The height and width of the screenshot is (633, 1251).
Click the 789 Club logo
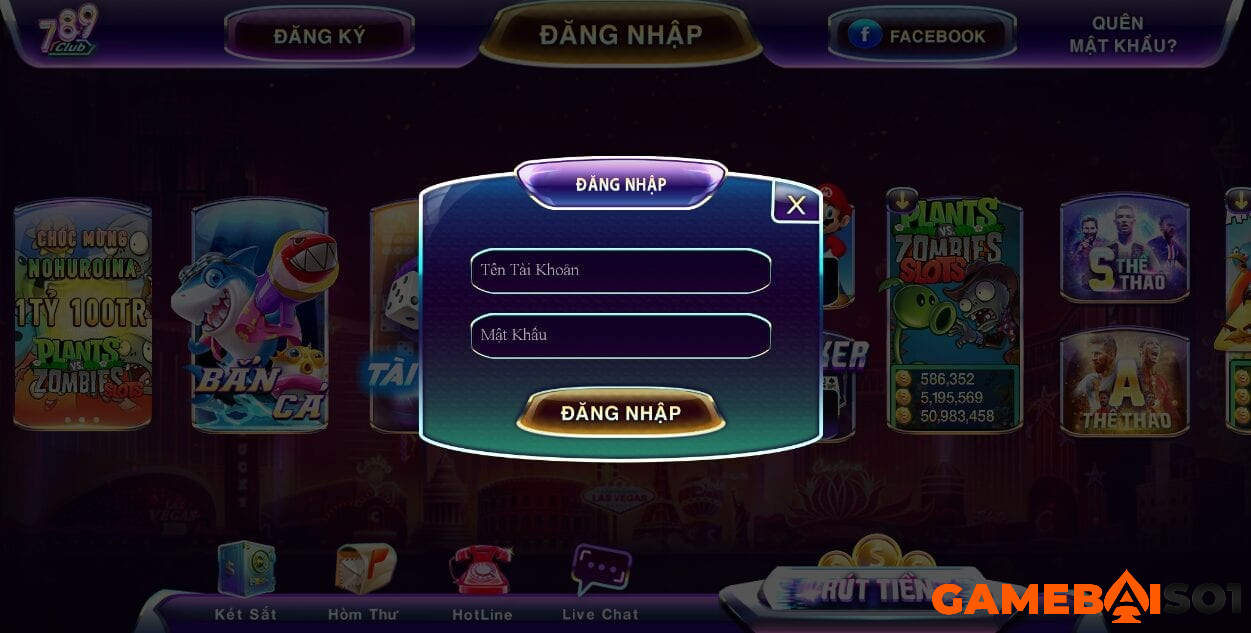68,31
